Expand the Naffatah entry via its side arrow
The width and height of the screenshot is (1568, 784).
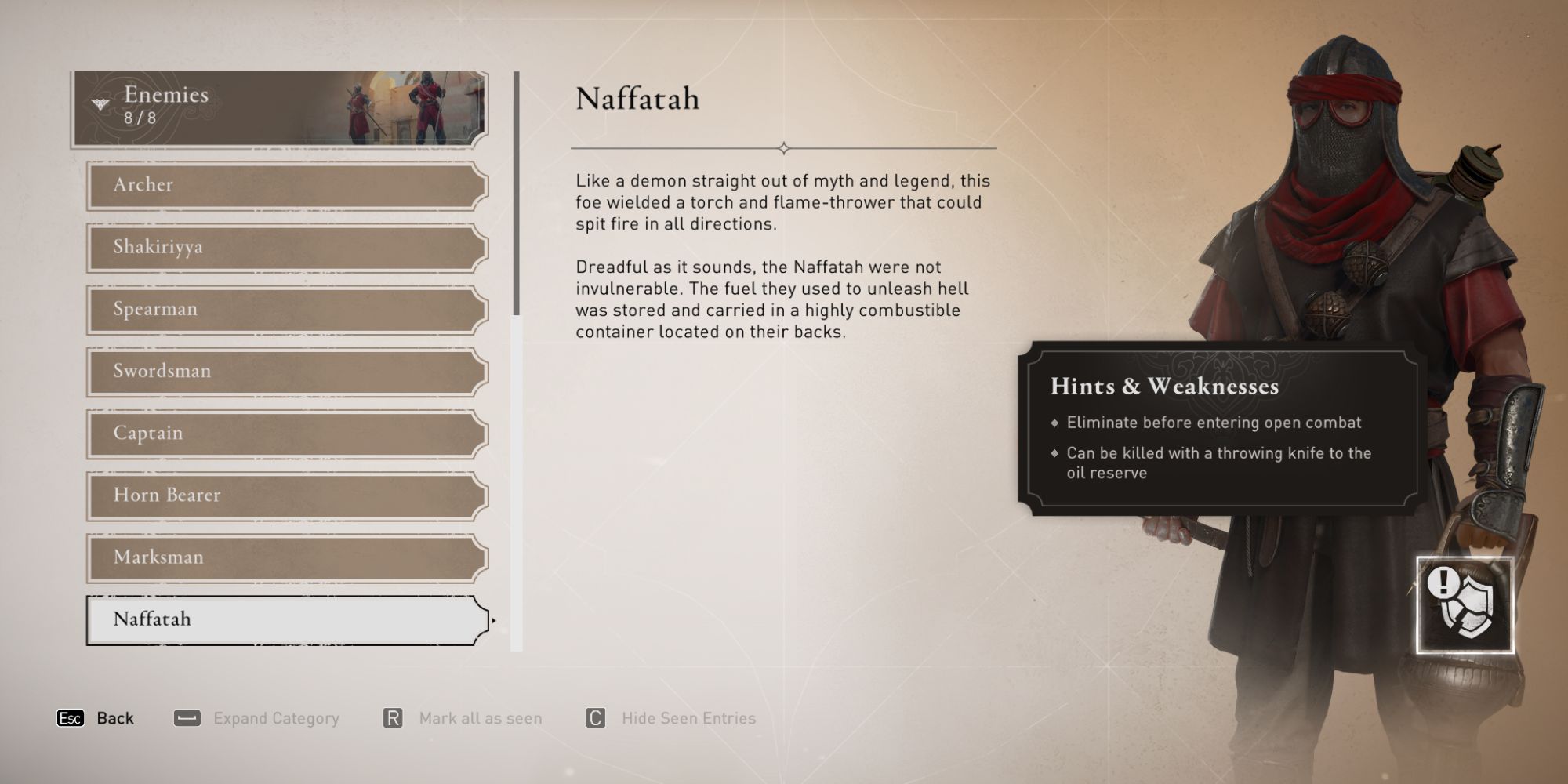point(495,619)
